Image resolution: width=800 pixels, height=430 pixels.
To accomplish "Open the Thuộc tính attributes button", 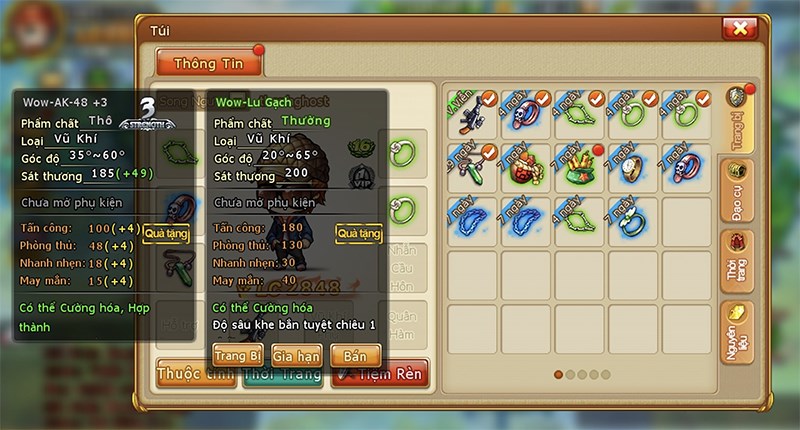I will (190, 376).
